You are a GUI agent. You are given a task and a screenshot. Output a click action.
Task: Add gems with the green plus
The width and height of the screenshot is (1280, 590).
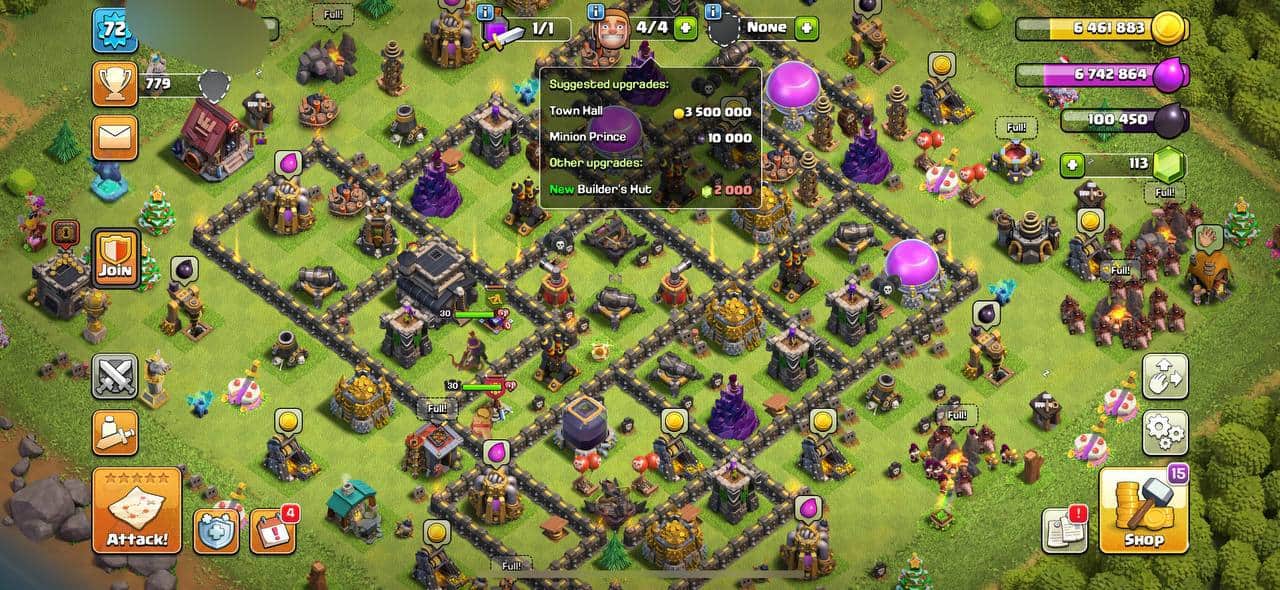1072,163
